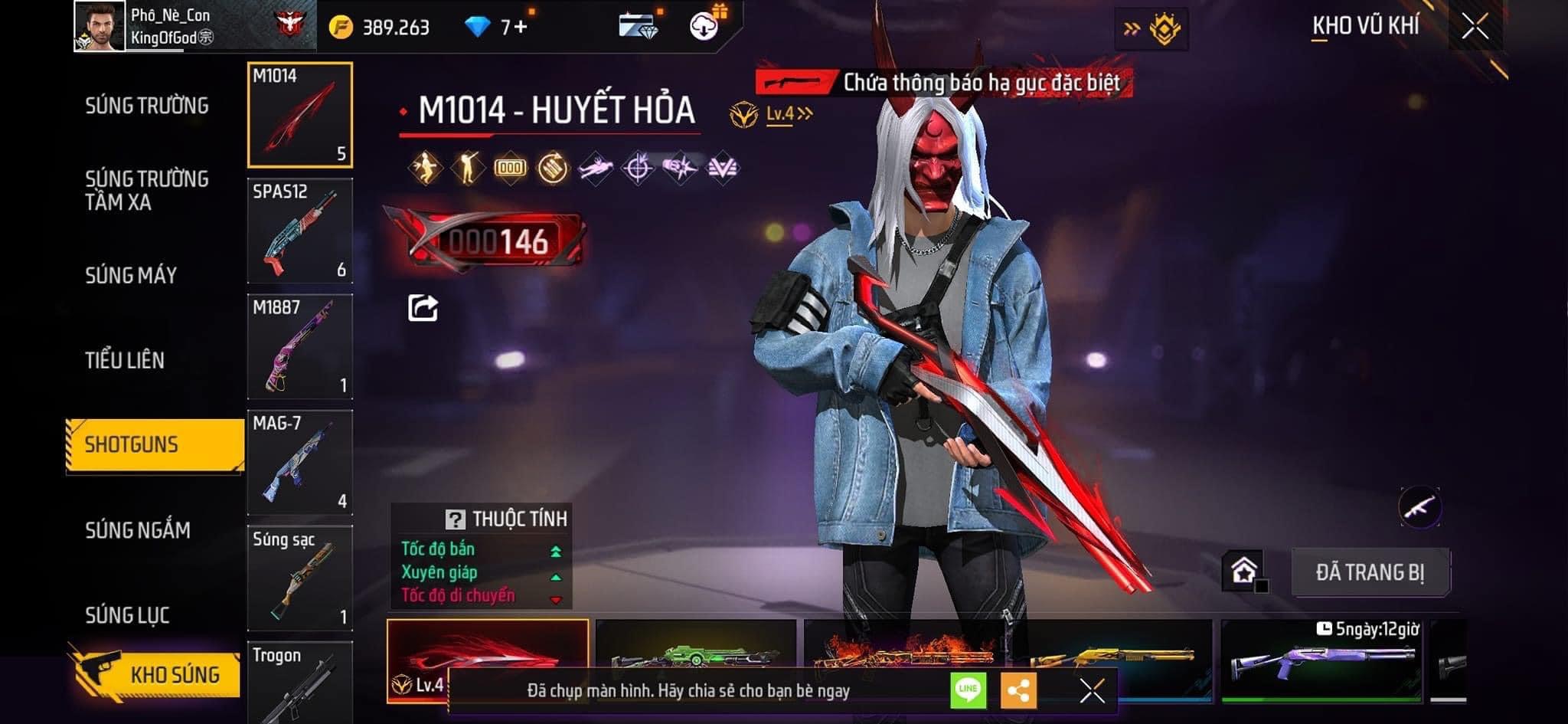Share screenshot via LINE icon

coord(968,690)
